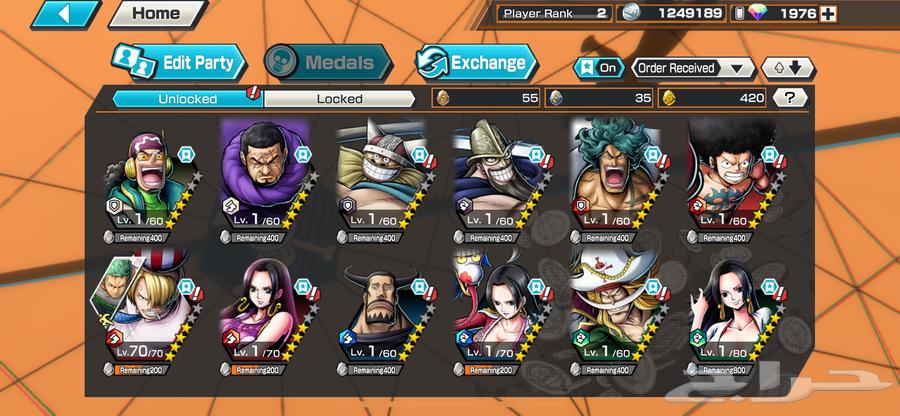The width and height of the screenshot is (900, 416).
Task: Open the Medals section
Action: tap(327, 63)
